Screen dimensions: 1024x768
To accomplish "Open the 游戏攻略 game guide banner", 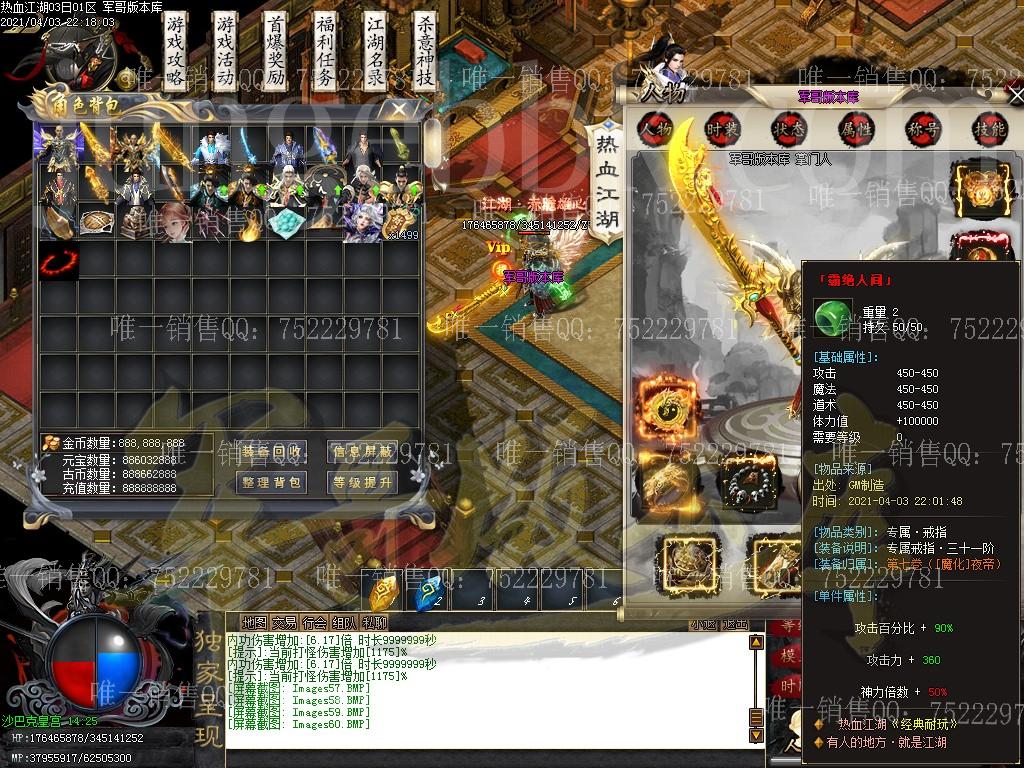I will [x=176, y=52].
